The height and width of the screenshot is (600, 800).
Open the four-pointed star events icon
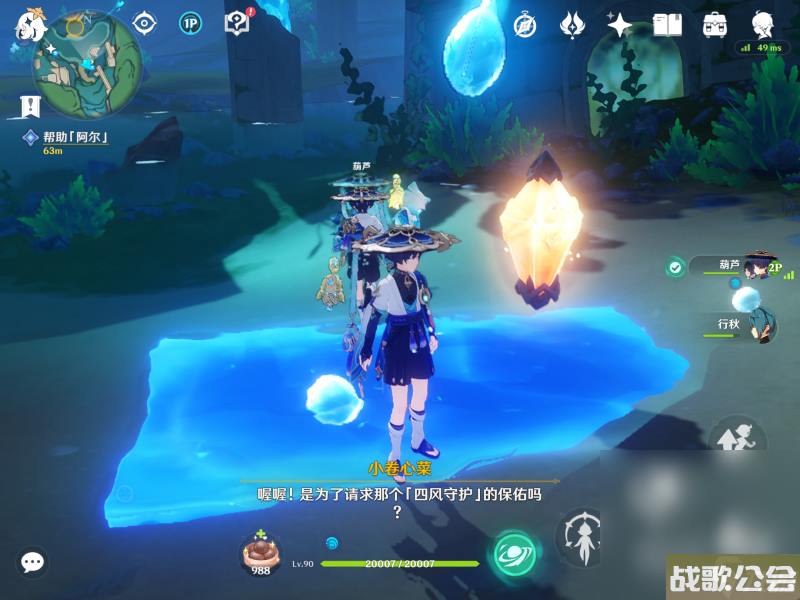[x=619, y=25]
